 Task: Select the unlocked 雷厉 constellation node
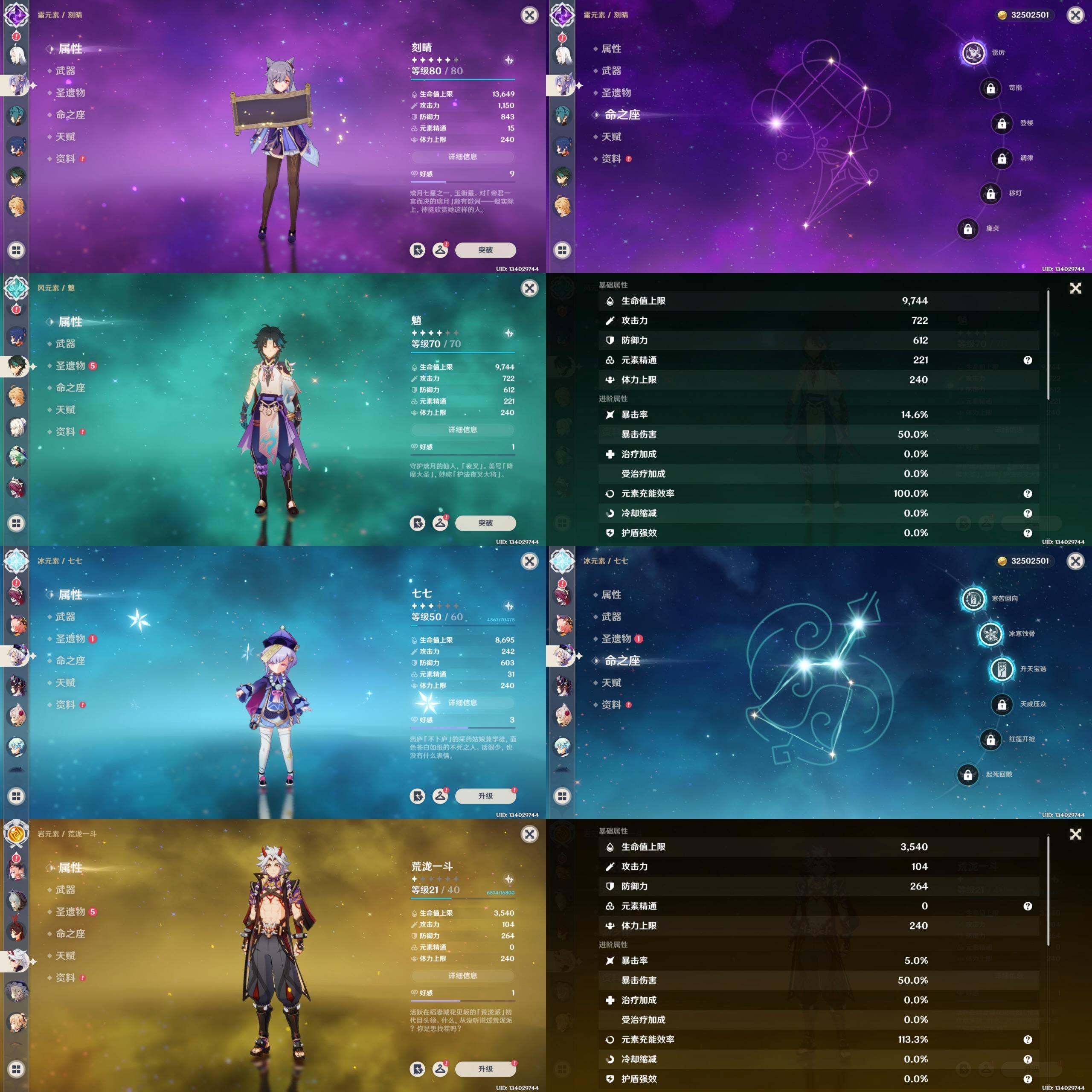click(x=973, y=53)
